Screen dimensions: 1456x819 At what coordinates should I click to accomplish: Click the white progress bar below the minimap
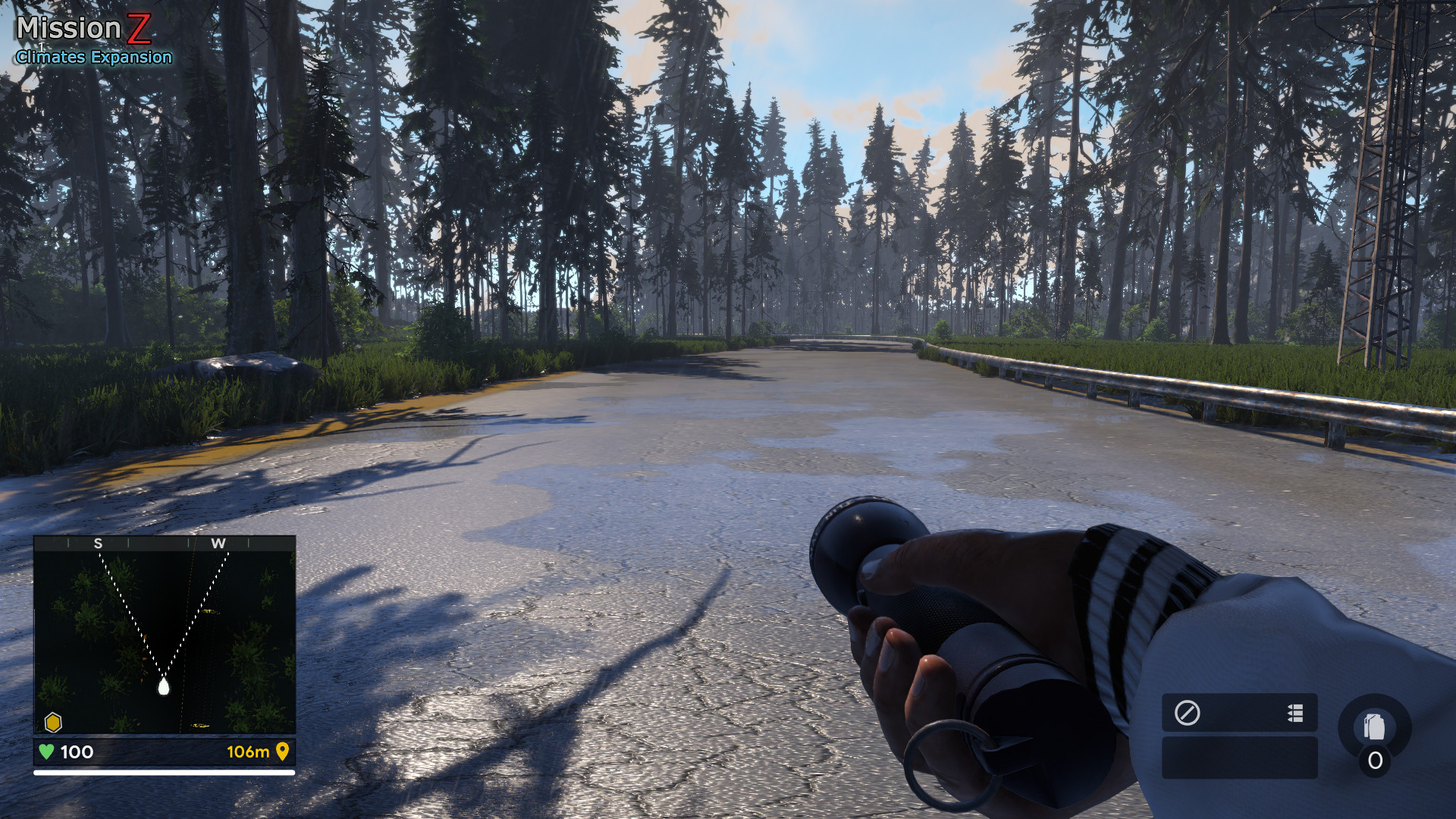[163, 772]
